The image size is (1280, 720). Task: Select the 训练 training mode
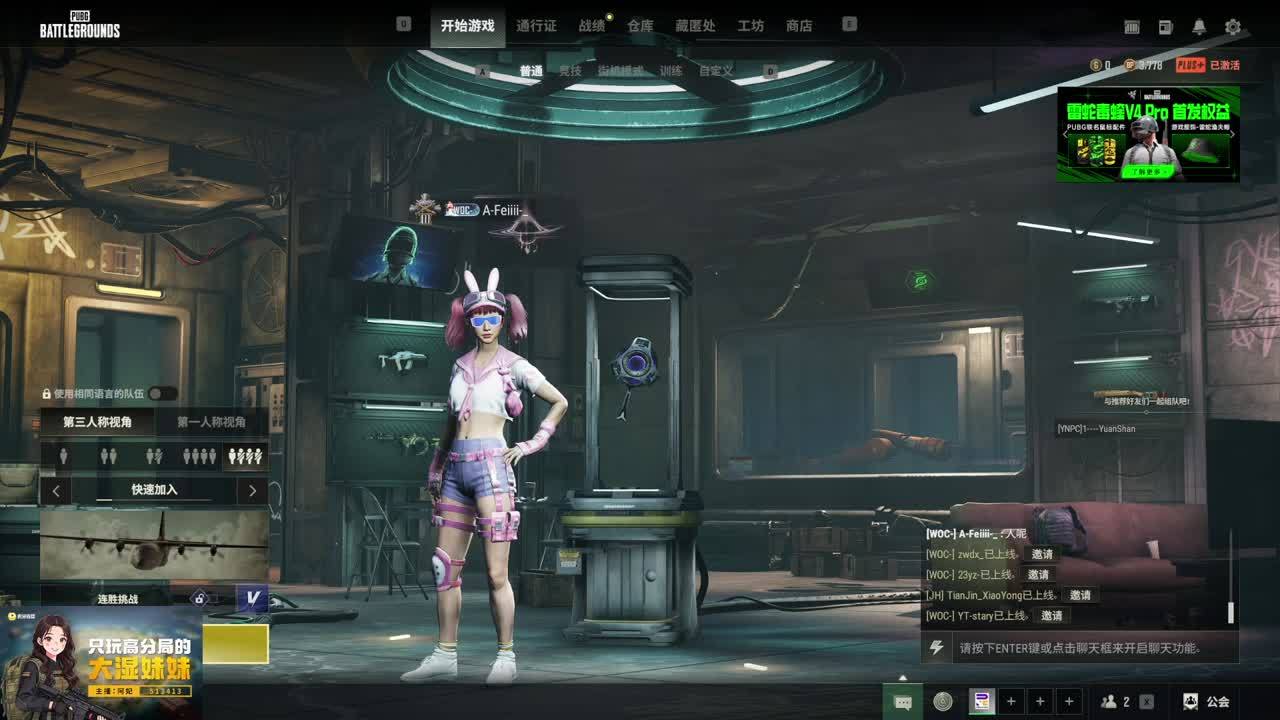point(671,71)
